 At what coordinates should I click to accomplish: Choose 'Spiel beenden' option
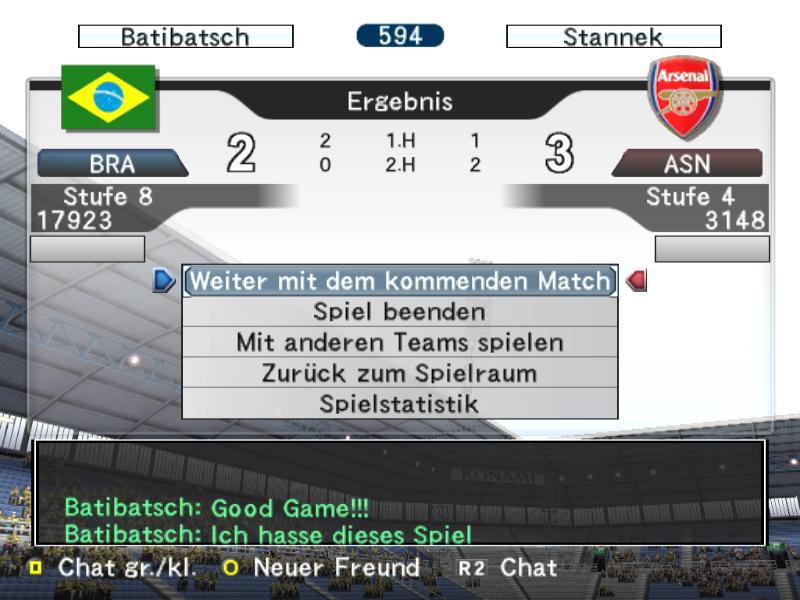click(x=400, y=312)
